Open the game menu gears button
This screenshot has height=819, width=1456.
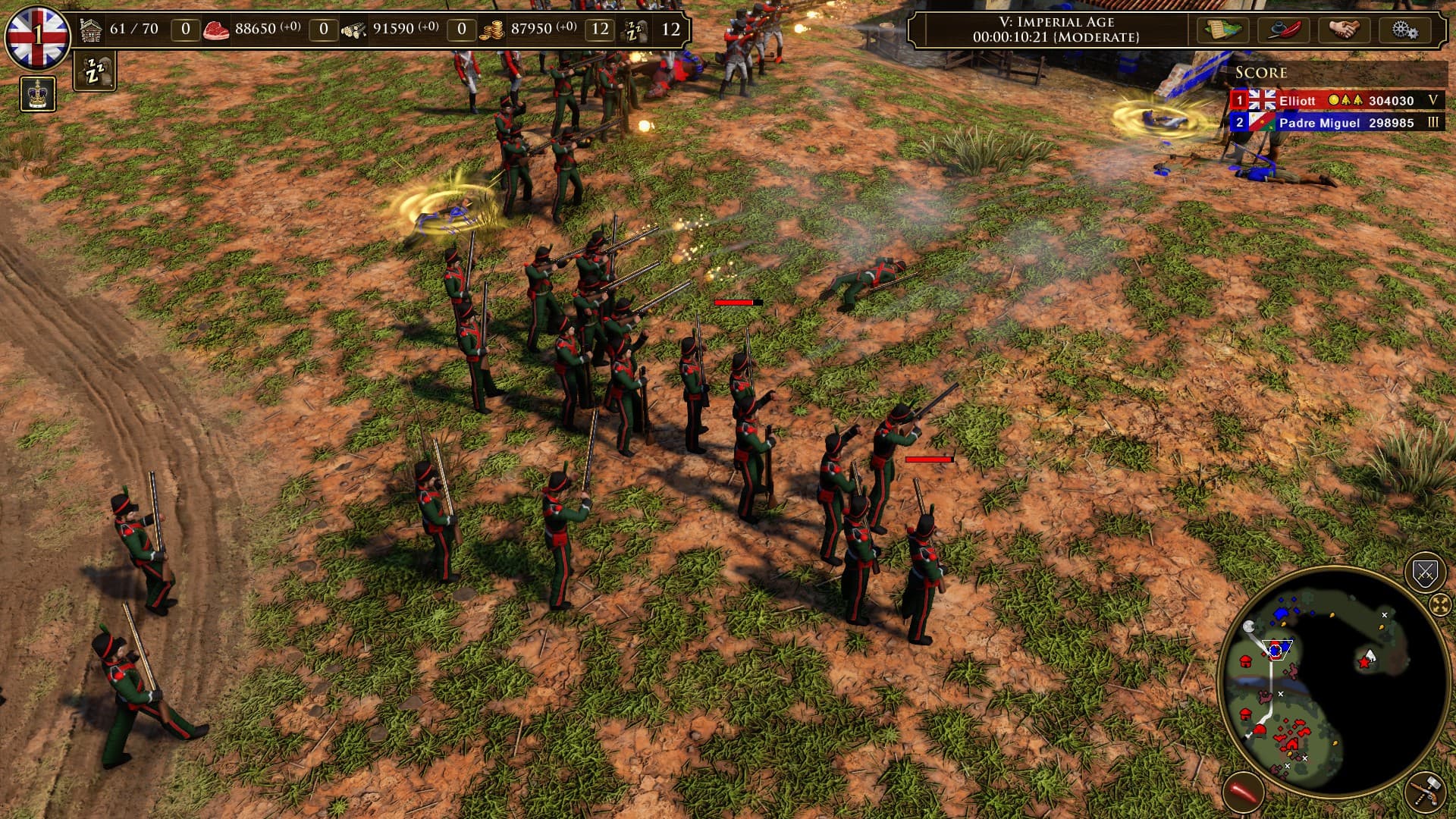click(1404, 30)
